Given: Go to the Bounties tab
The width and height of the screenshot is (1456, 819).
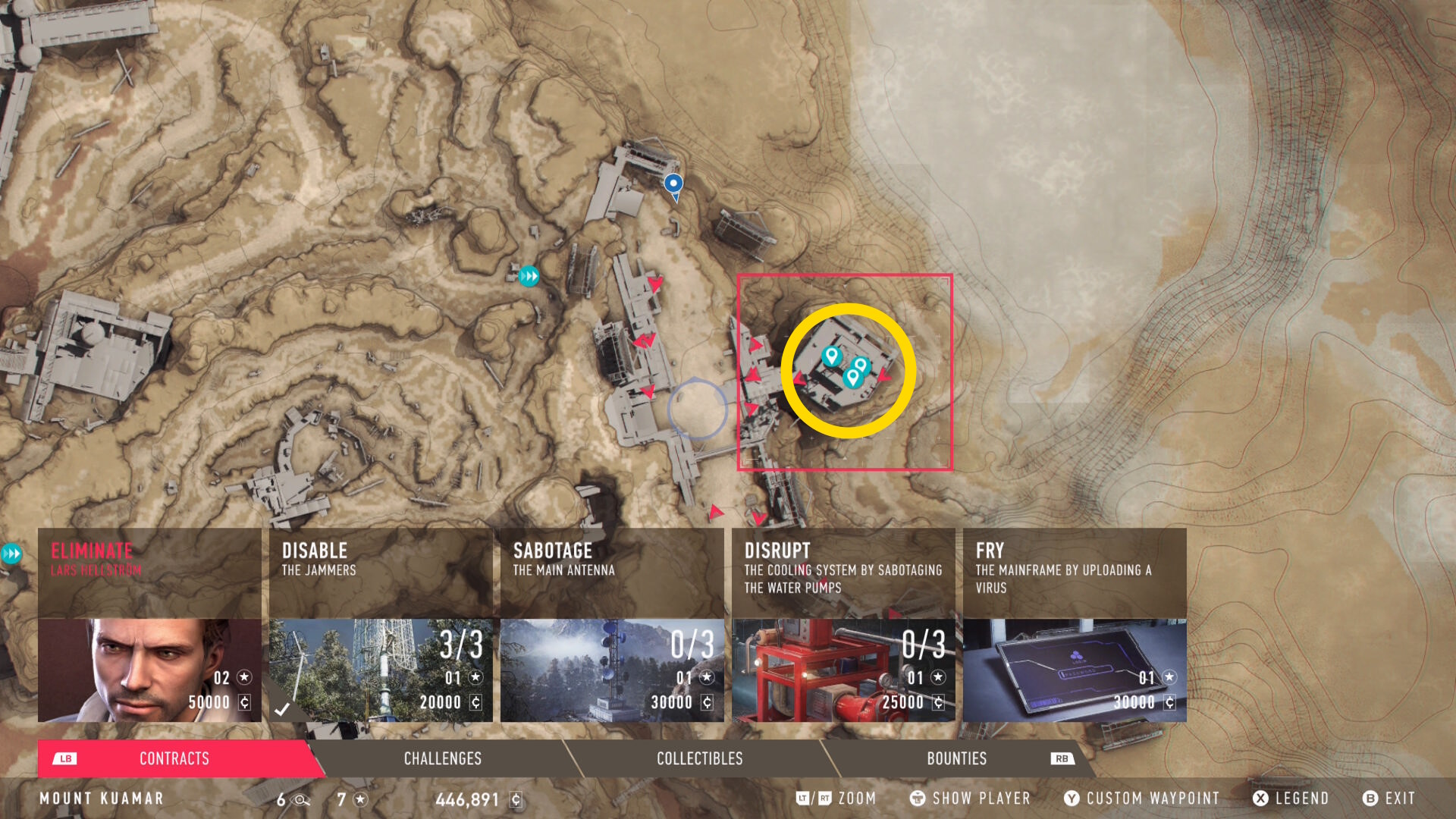Looking at the screenshot, I should coord(957,758).
